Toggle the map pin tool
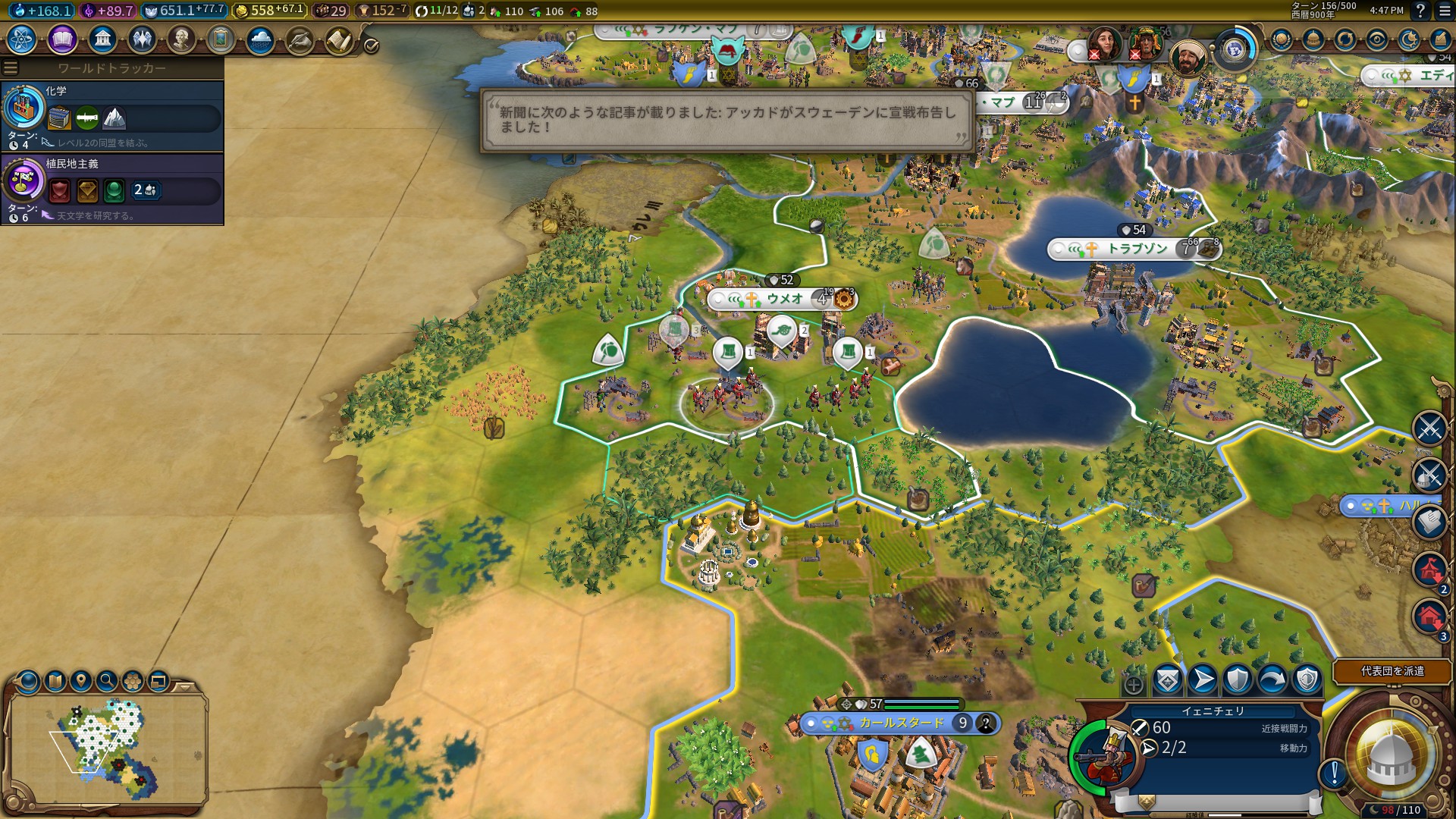Image resolution: width=1456 pixels, height=819 pixels. tap(81, 681)
